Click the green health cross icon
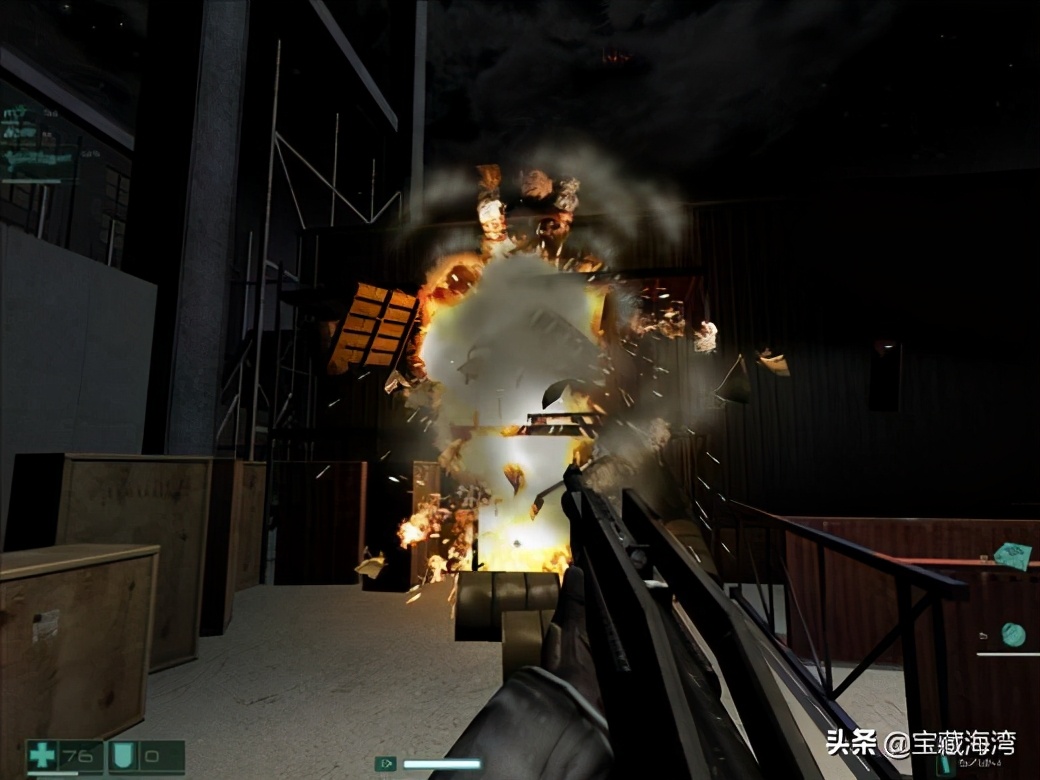This screenshot has height=780, width=1040. [x=42, y=756]
